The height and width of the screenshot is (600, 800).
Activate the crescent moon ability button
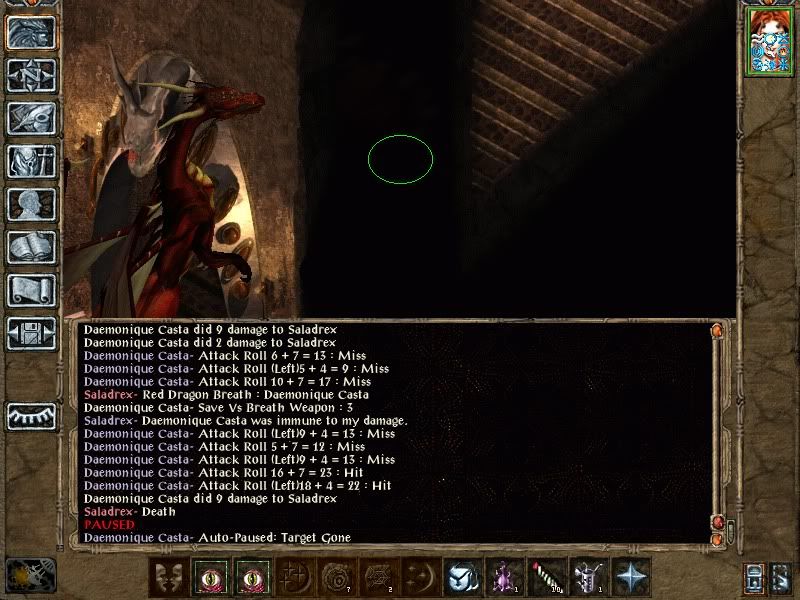(x=420, y=576)
